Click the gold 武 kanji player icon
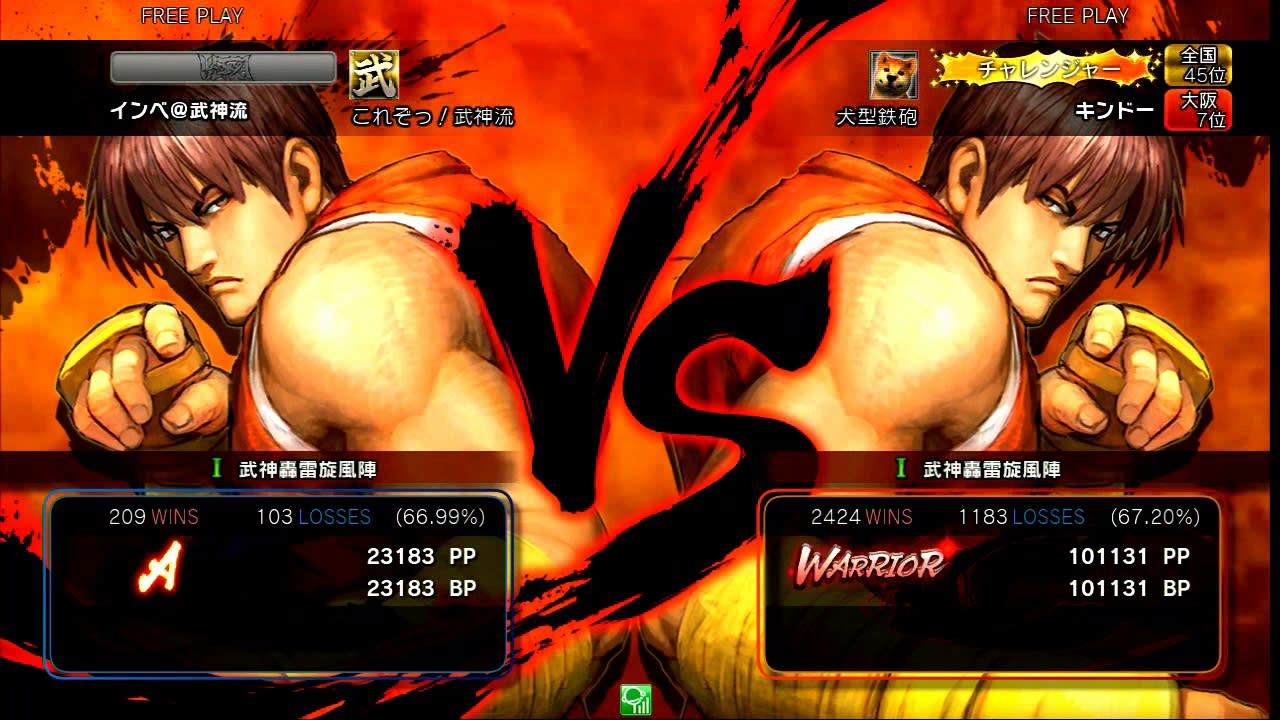1280x720 pixels. point(374,74)
